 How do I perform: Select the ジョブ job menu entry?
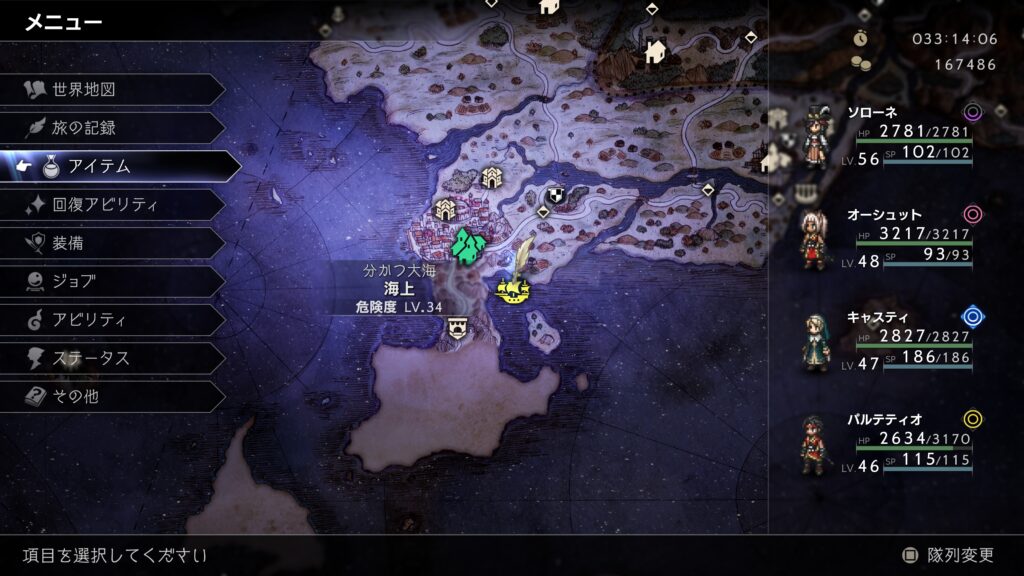[110, 281]
